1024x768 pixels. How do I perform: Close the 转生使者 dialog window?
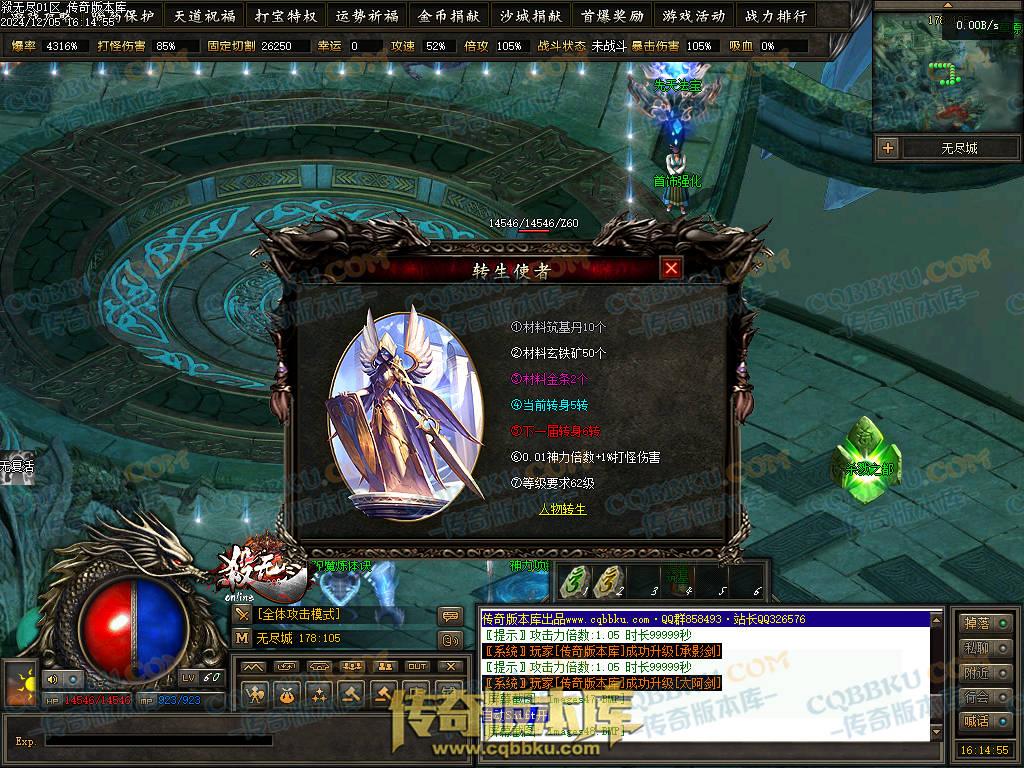point(671,268)
